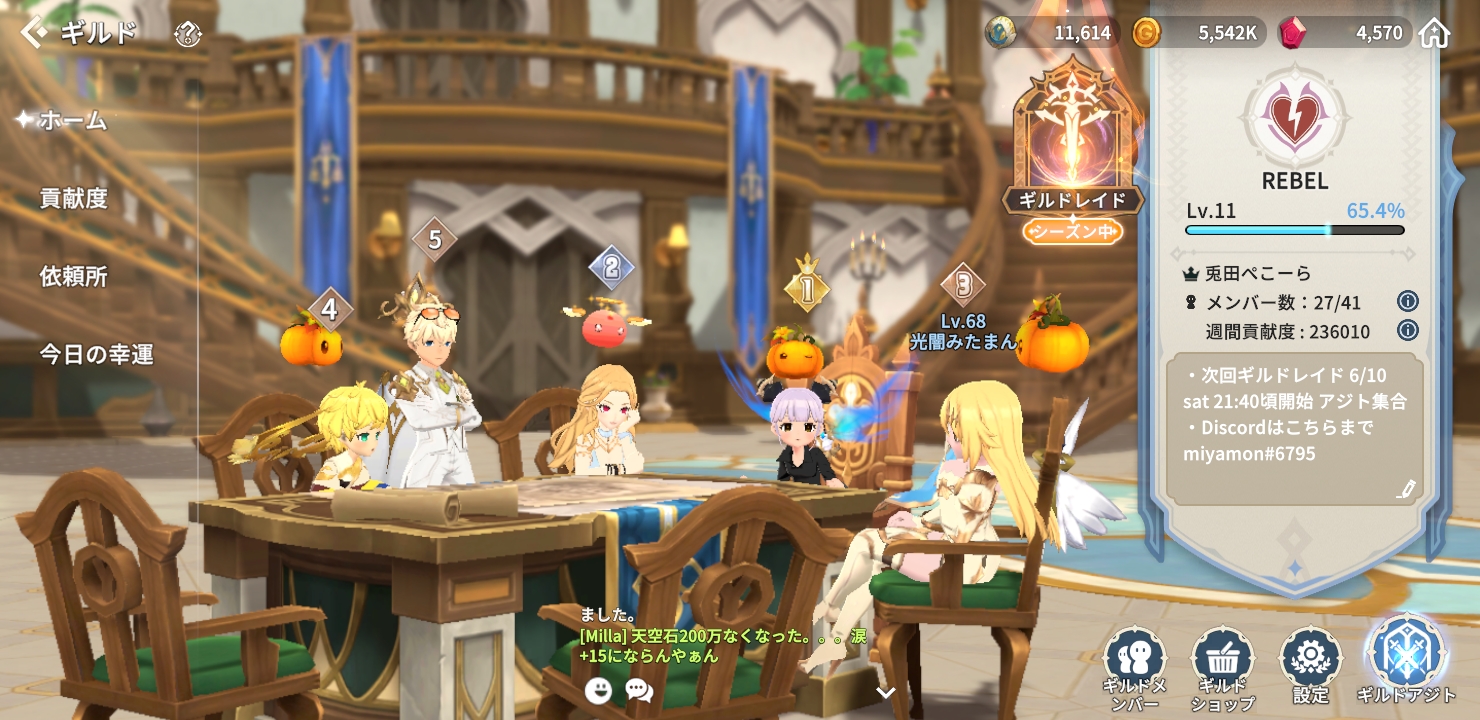Screen dimensions: 1480x720
Task: Open the emoji smiley button
Action: pyautogui.click(x=598, y=689)
